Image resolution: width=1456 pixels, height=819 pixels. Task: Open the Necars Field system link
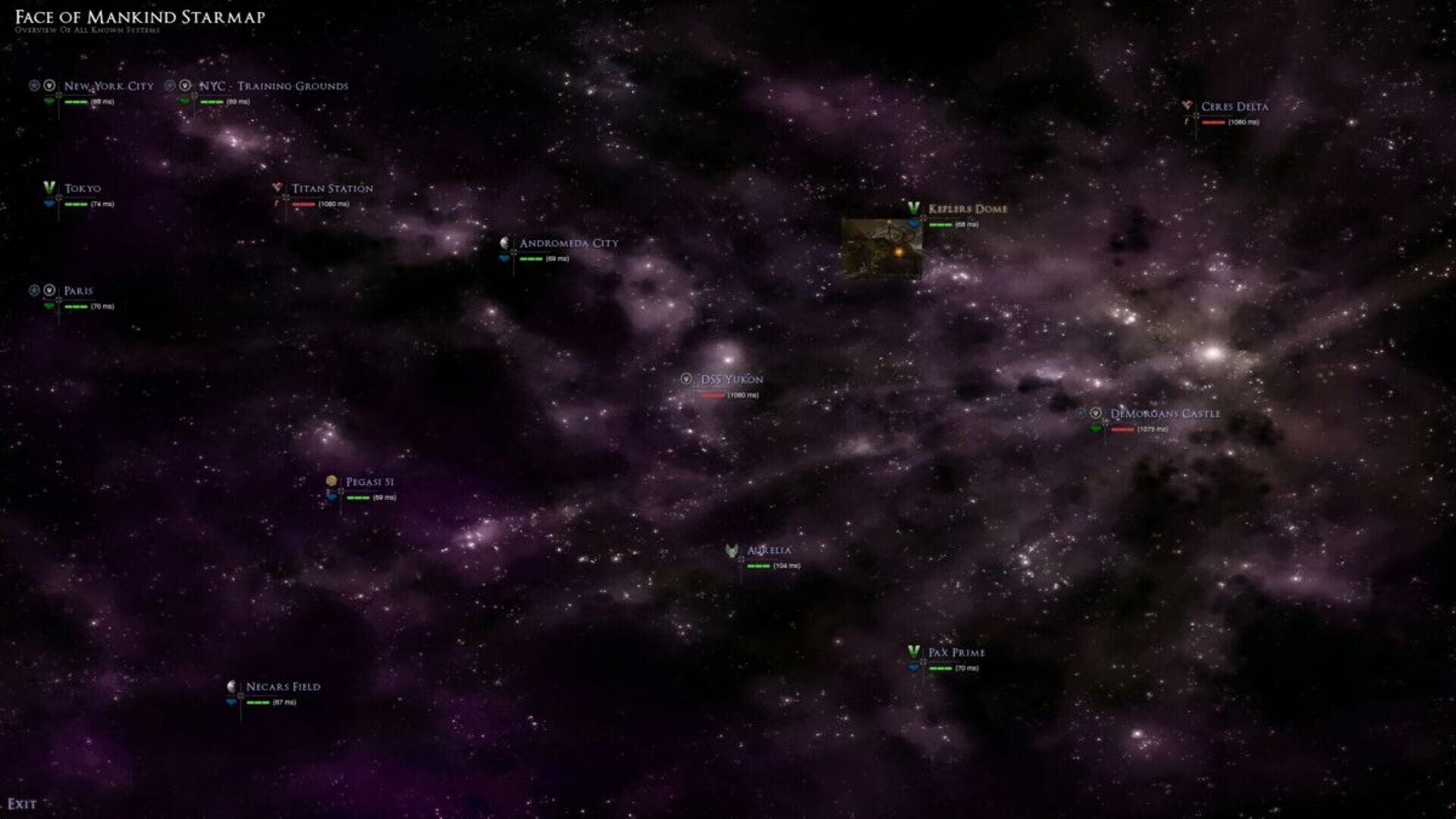coord(282,686)
